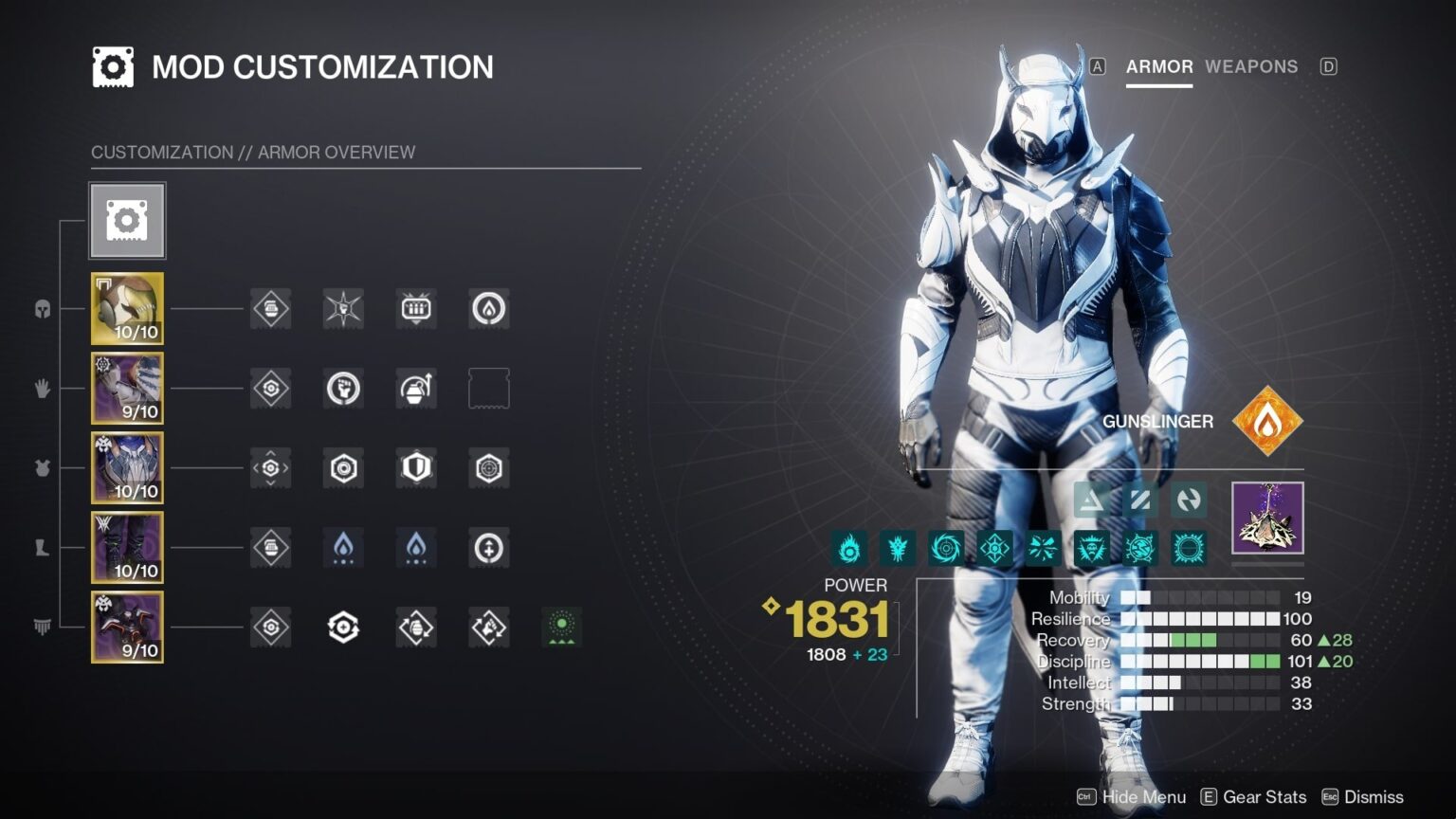Switch to the Weapons tab
The image size is (1456, 819).
click(x=1251, y=66)
